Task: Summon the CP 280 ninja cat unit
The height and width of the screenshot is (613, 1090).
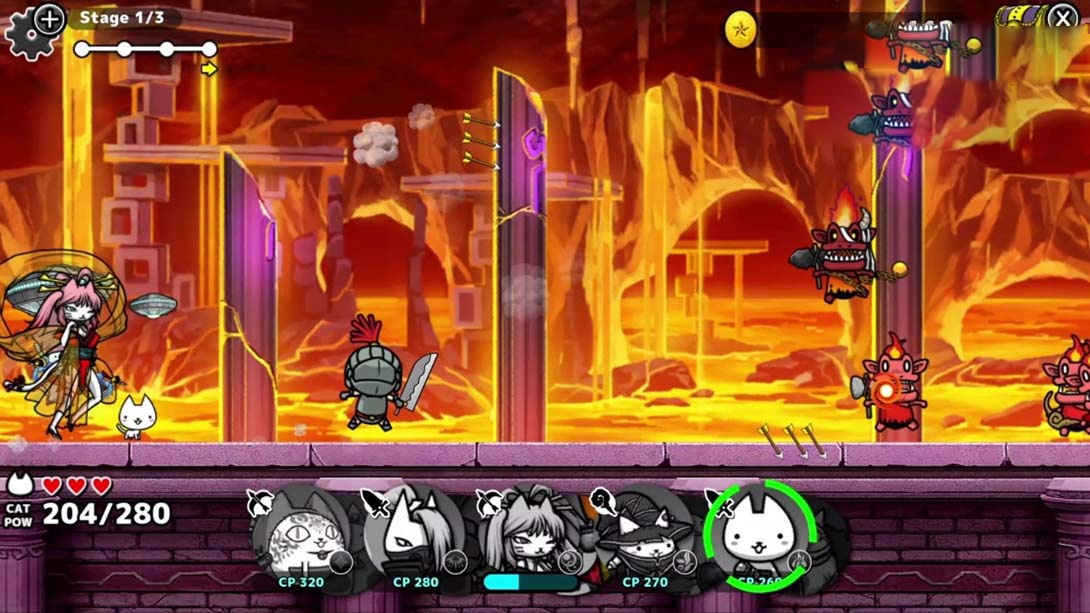Action: tap(414, 538)
